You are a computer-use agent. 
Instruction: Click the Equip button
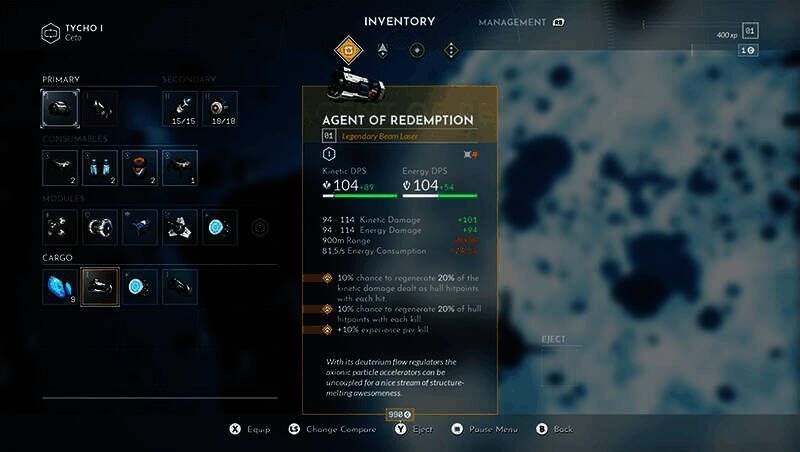(x=250, y=429)
